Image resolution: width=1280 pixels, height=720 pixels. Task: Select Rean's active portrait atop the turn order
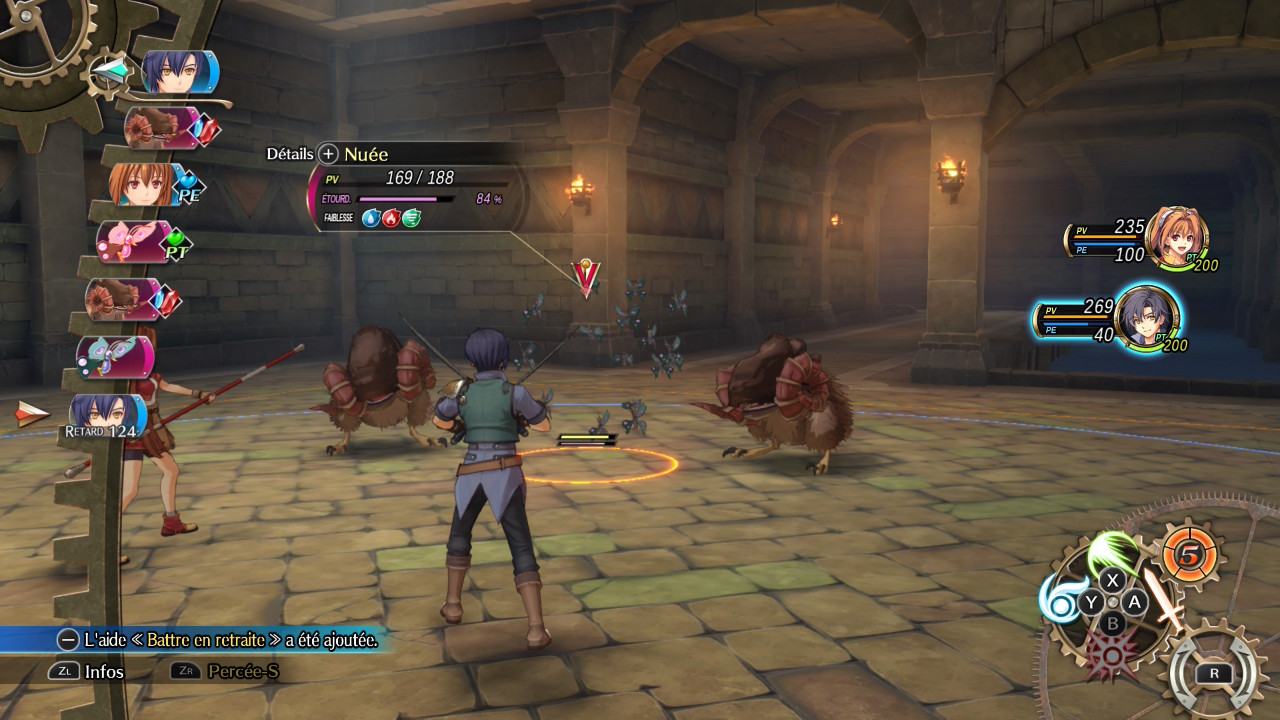tap(177, 72)
